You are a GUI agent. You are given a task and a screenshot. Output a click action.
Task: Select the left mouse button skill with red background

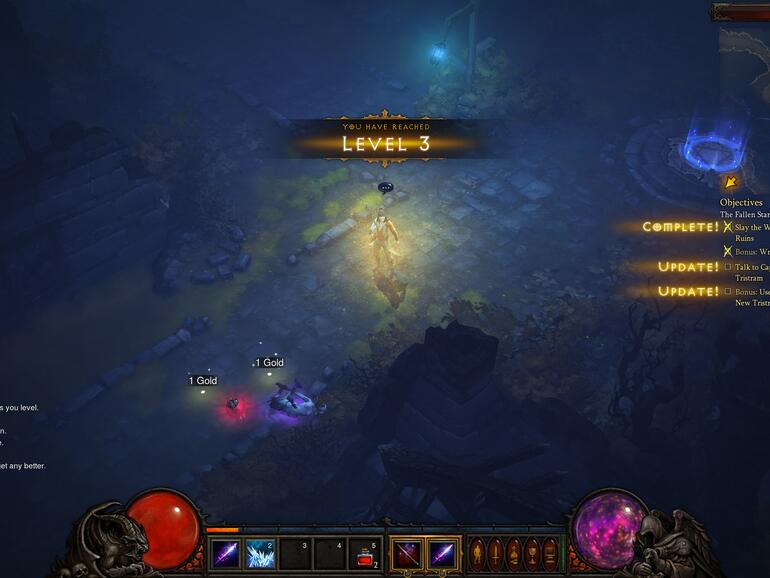(x=407, y=553)
